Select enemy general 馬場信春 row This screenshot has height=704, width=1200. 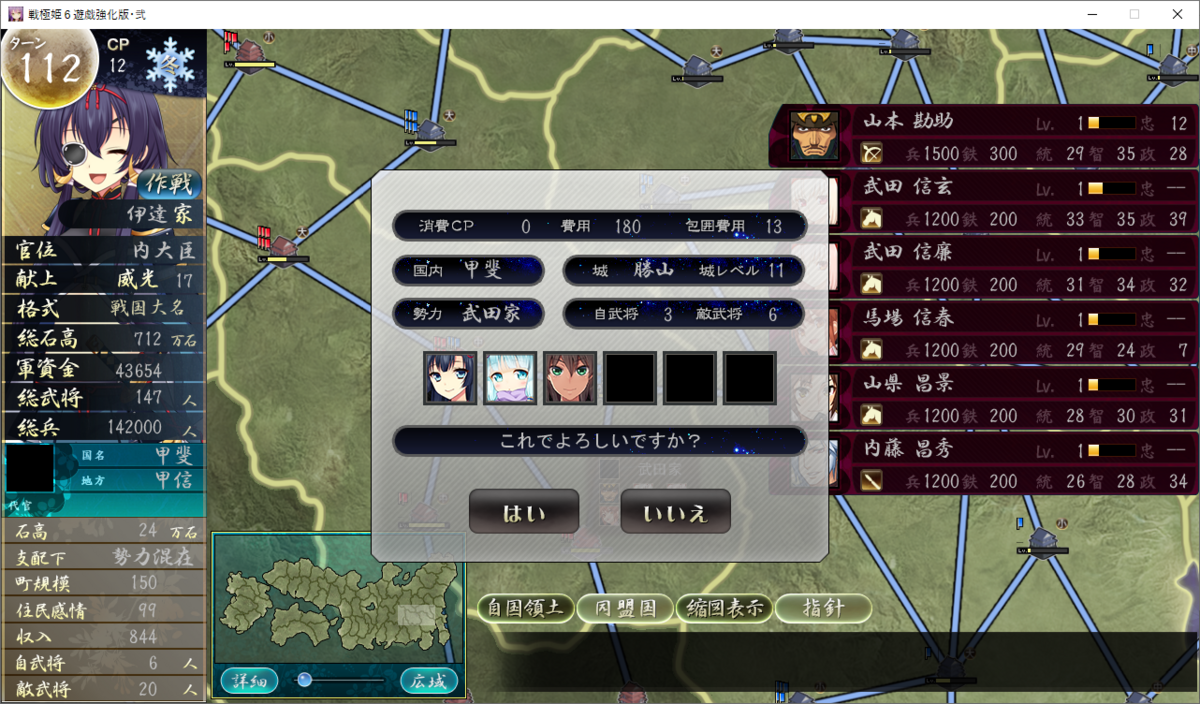1010,333
